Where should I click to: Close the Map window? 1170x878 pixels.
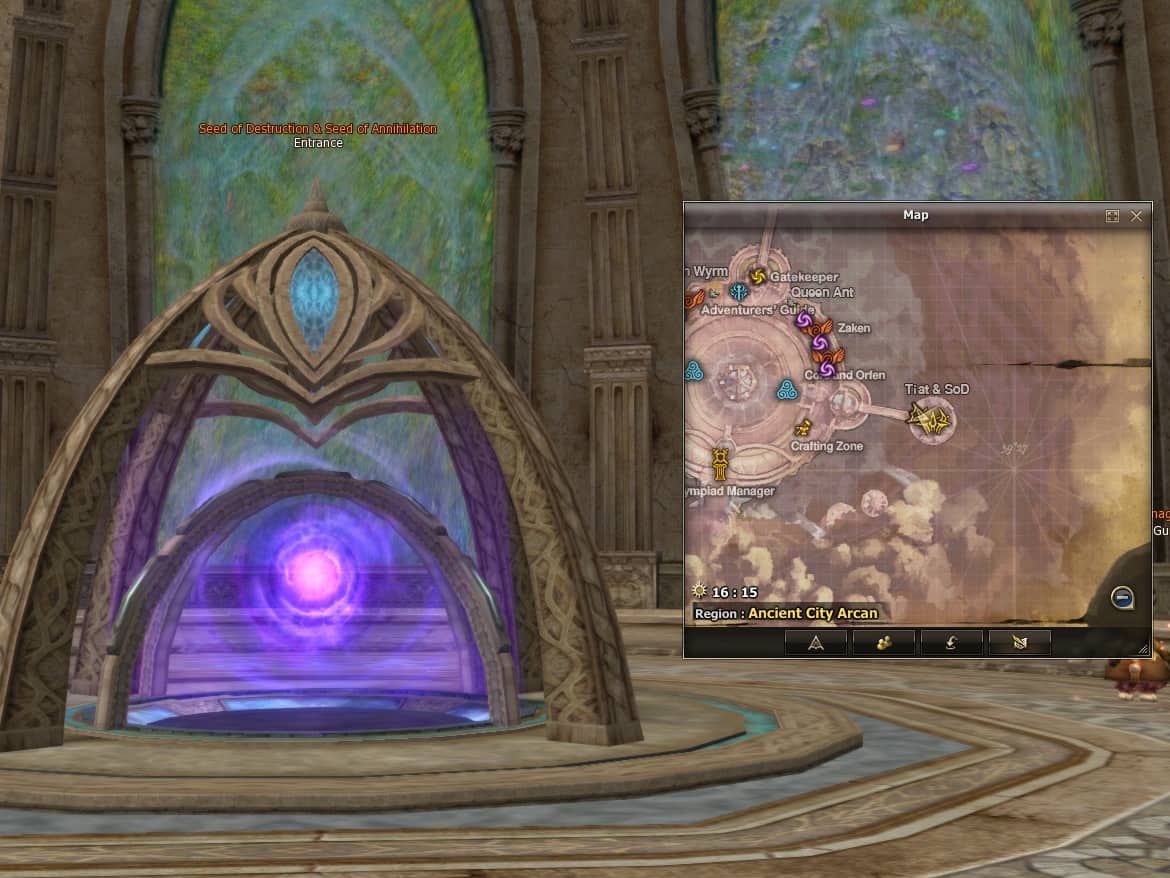point(1136,216)
